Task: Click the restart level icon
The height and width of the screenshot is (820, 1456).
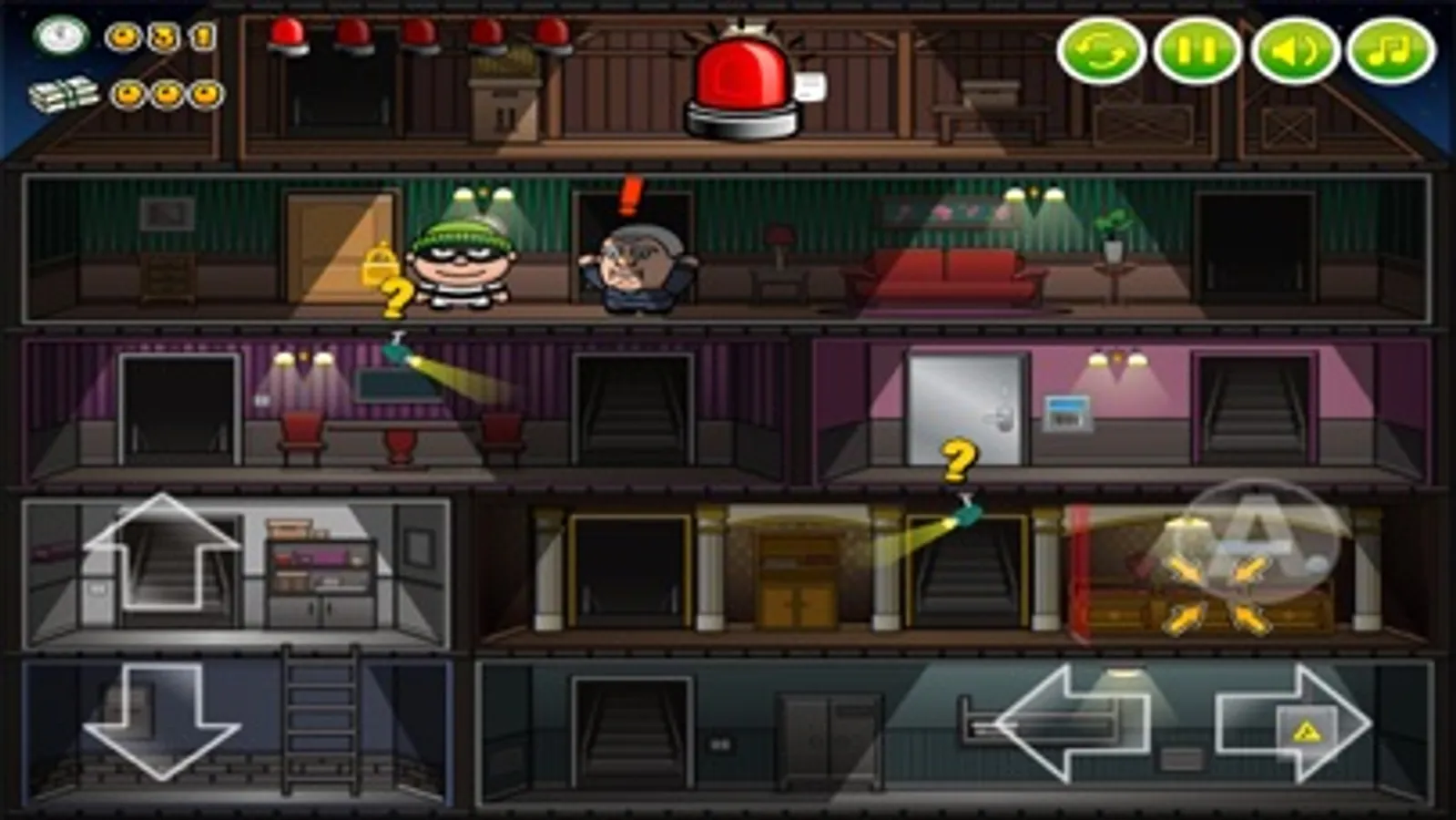Action: (x=1104, y=50)
